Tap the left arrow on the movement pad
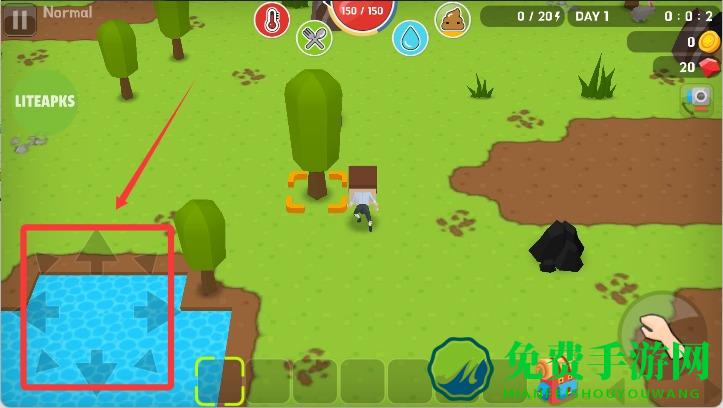The width and height of the screenshot is (723, 408). point(42,311)
